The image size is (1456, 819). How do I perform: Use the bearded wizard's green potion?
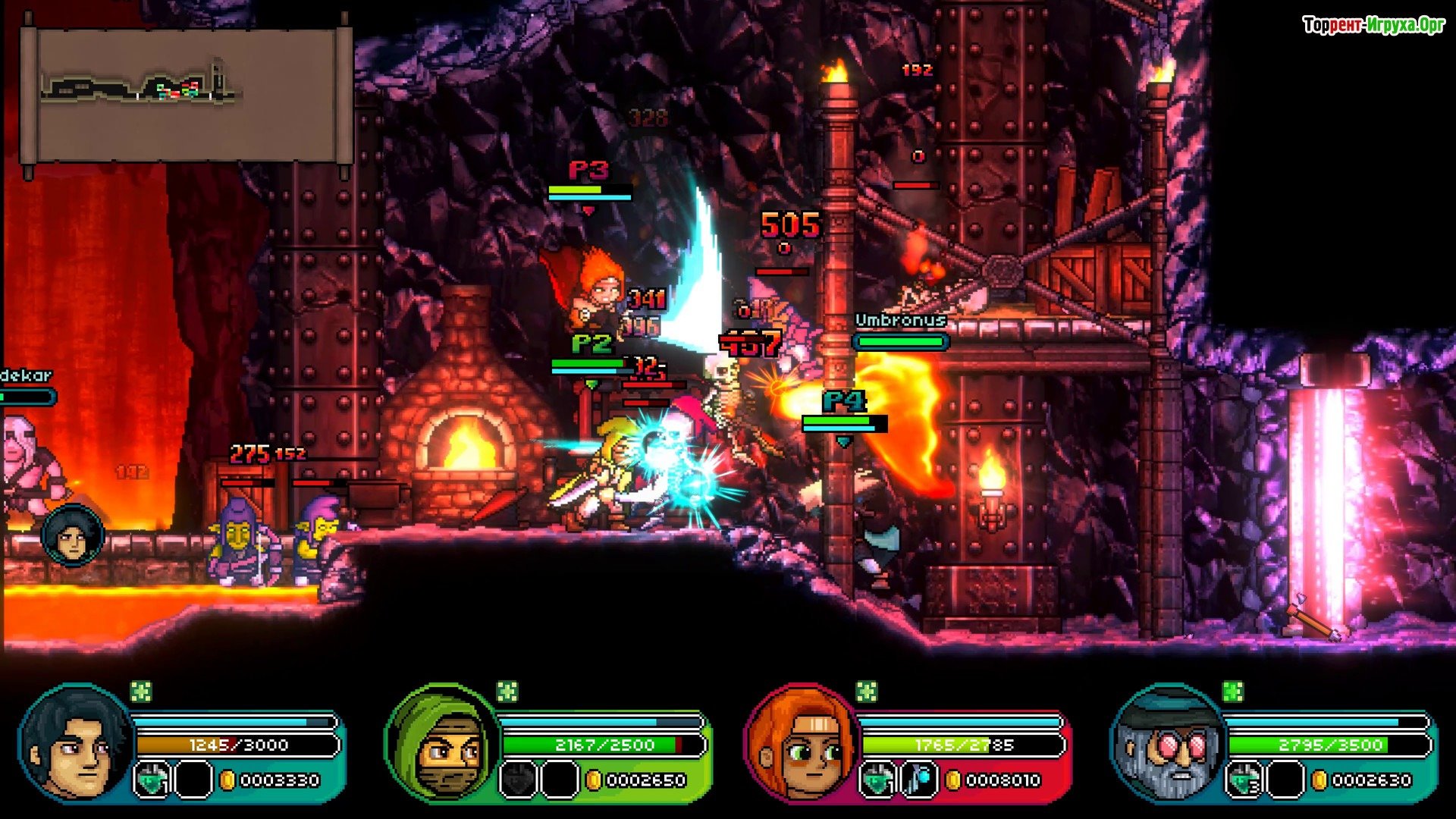(x=1244, y=780)
